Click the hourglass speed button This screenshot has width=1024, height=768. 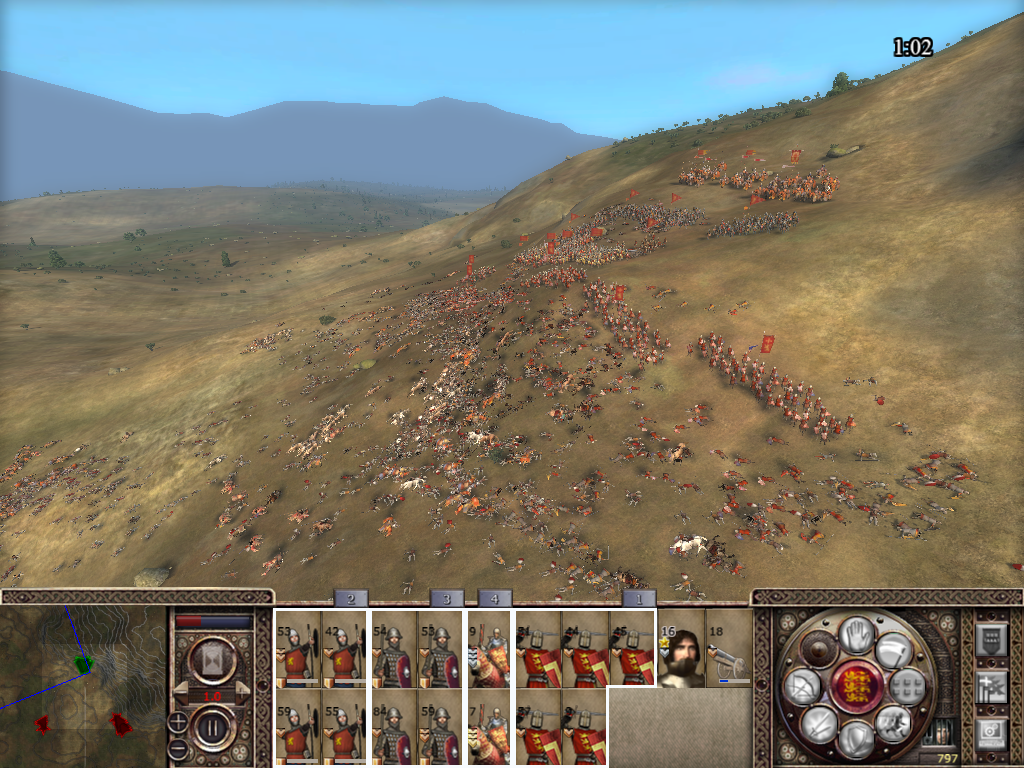point(213,661)
